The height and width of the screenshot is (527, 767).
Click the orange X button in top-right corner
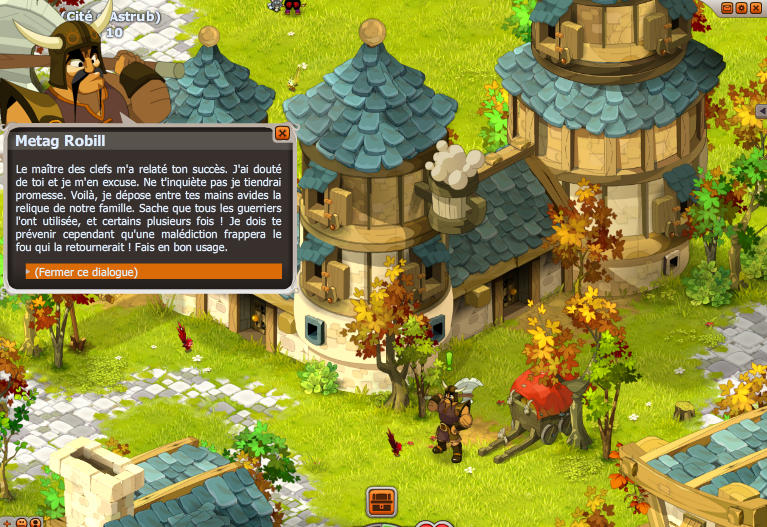757,7
